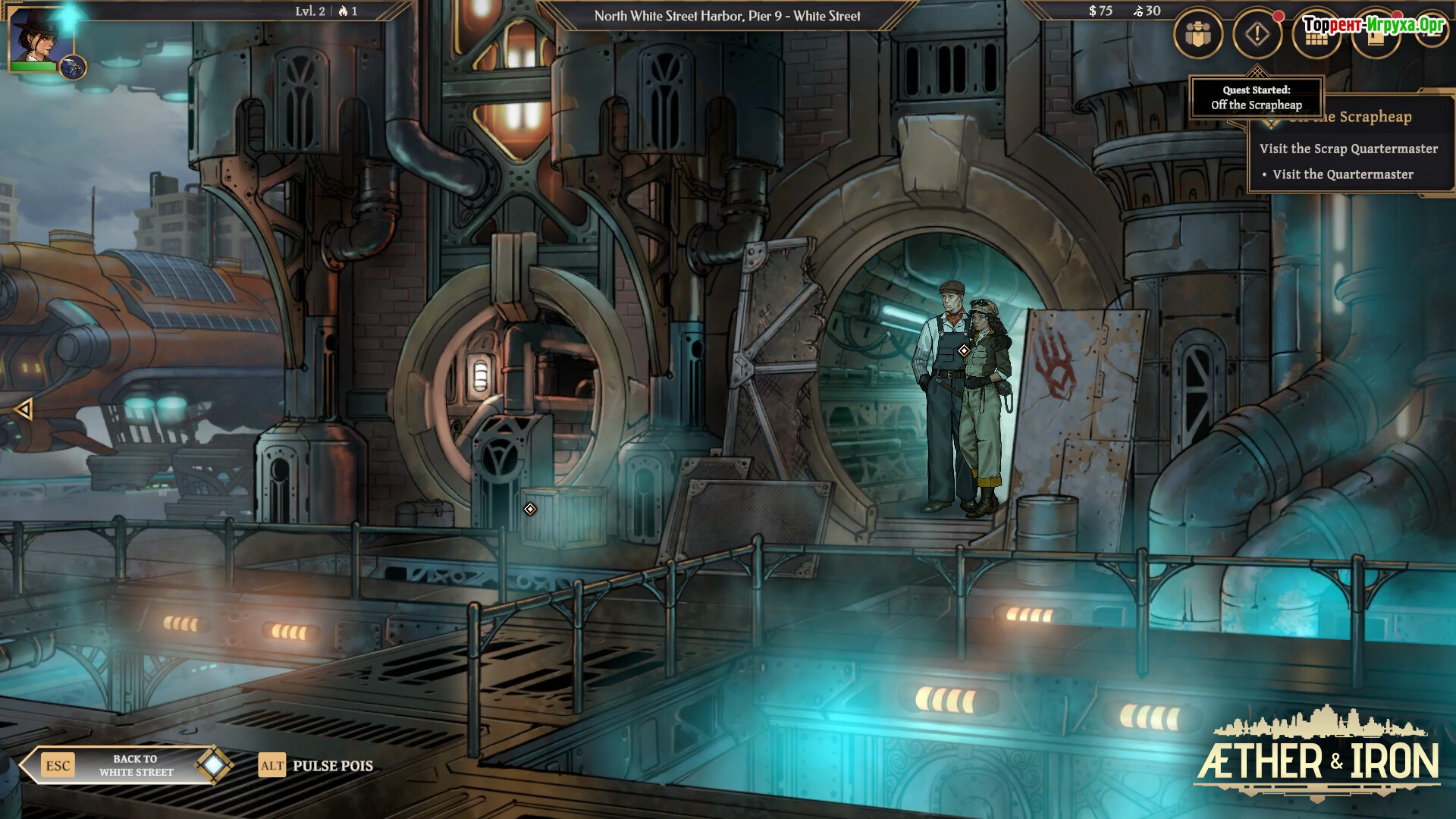Screen dimensions: 1456x819
Task: Select the point-of-interest marker on the crate
Action: [530, 509]
